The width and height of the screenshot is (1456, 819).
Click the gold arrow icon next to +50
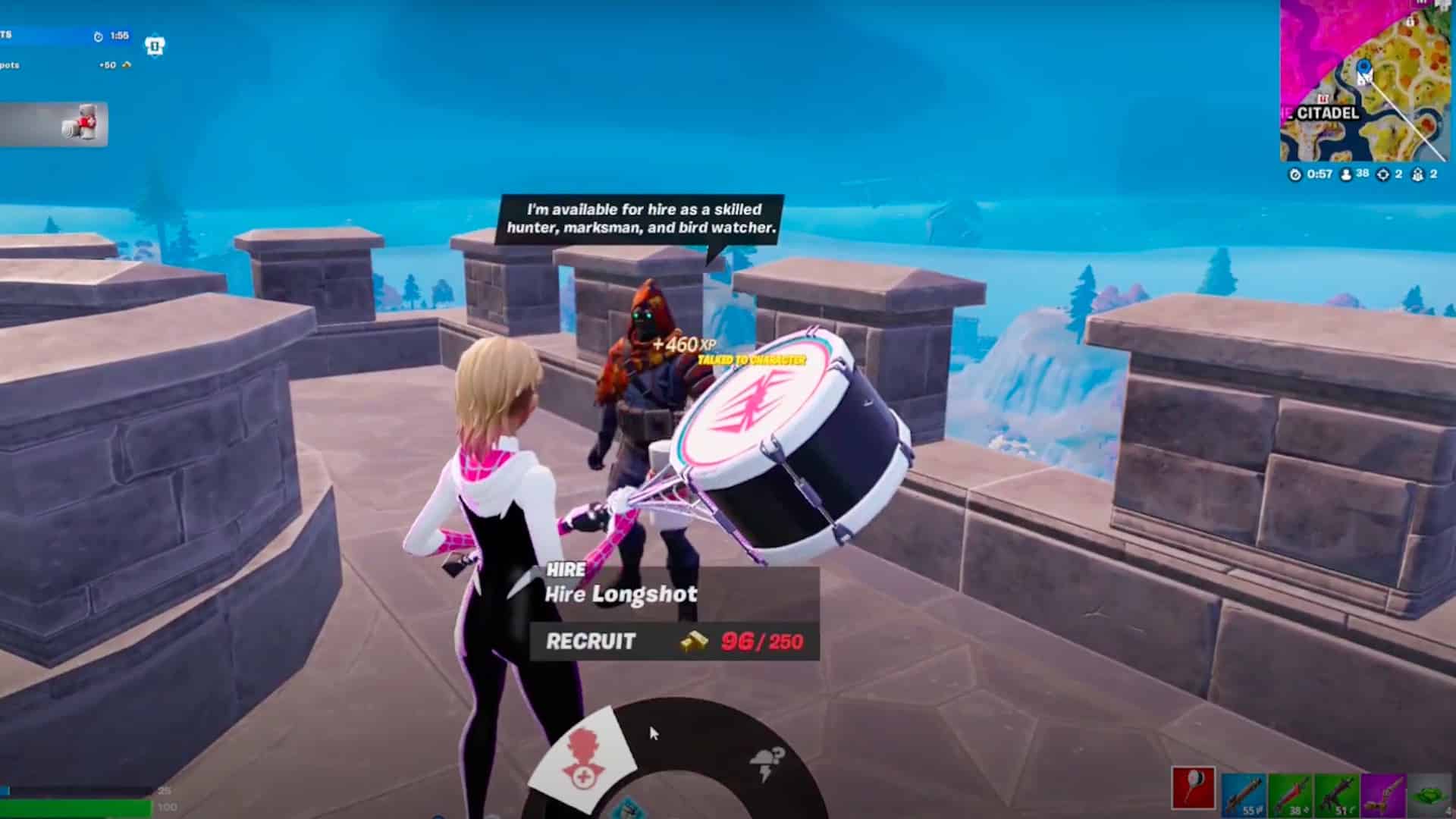(x=126, y=67)
